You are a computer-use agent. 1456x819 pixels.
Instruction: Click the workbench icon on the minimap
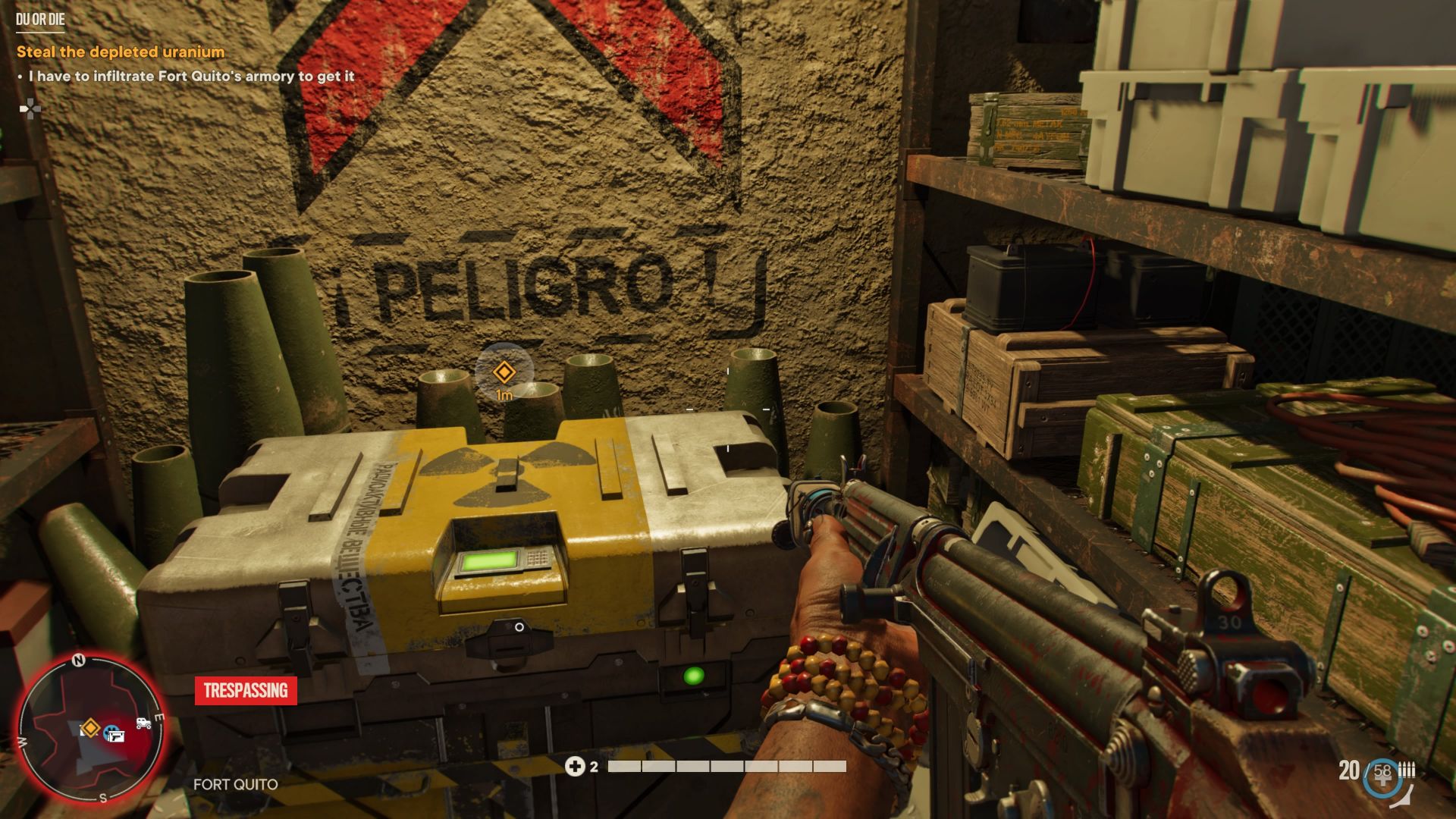tap(116, 736)
